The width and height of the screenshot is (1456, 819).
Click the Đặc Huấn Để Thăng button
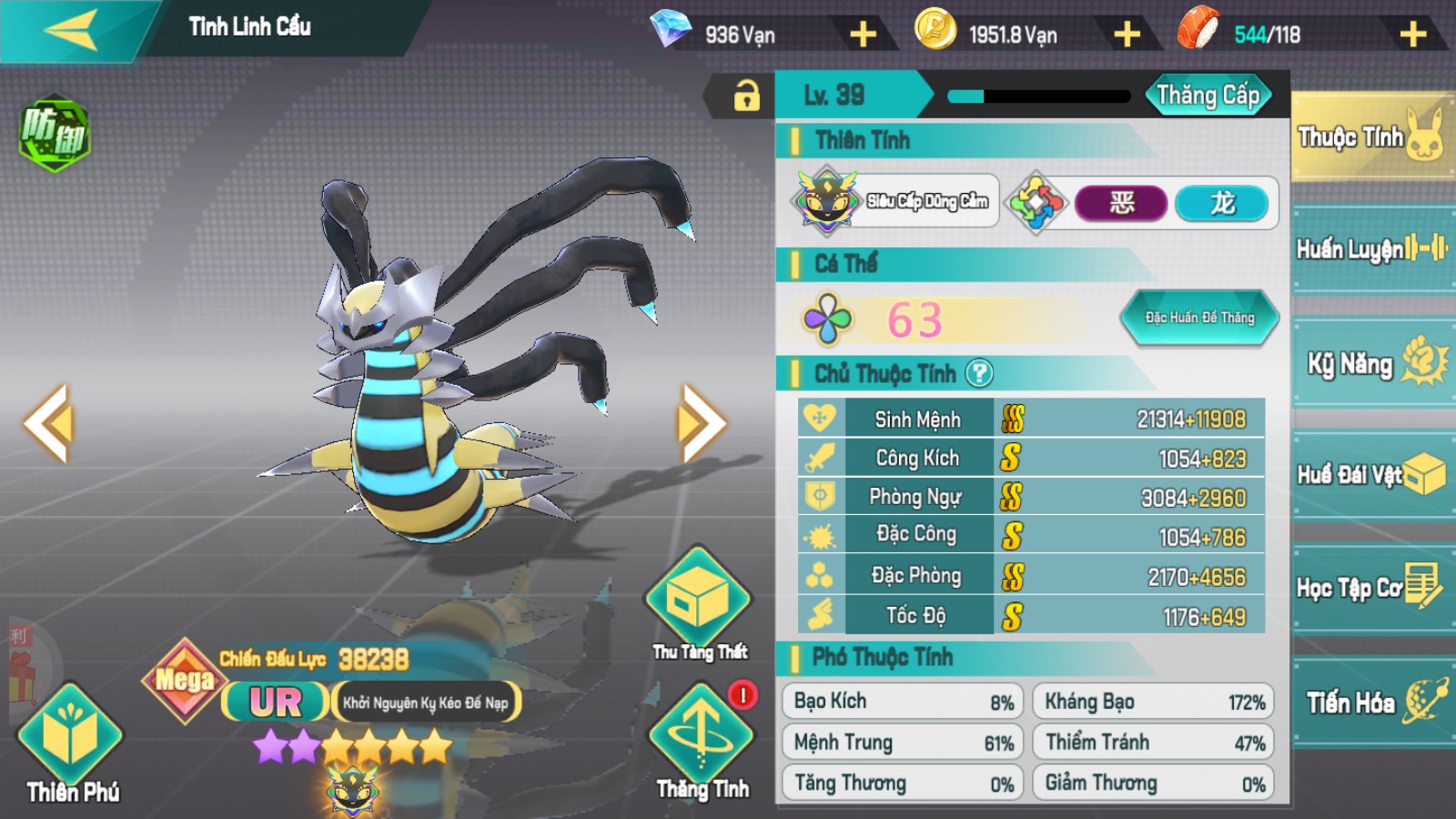tap(1199, 318)
